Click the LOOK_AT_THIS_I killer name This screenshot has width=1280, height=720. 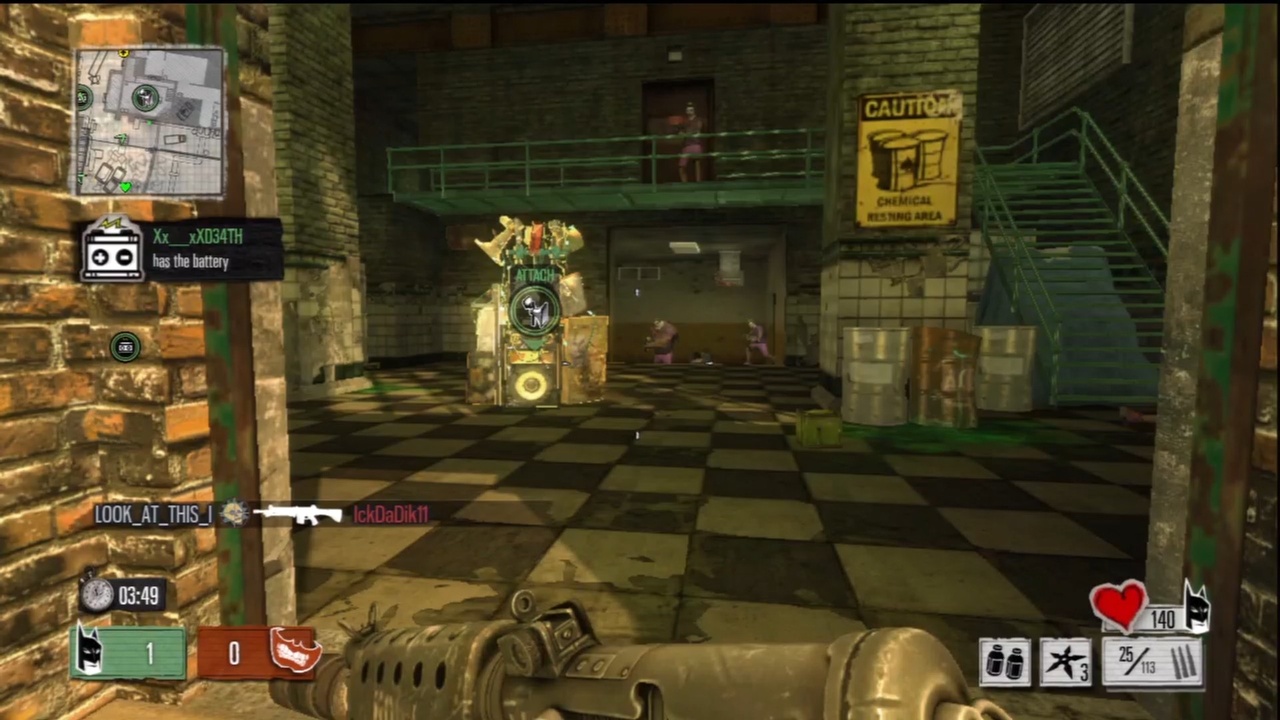pos(152,513)
